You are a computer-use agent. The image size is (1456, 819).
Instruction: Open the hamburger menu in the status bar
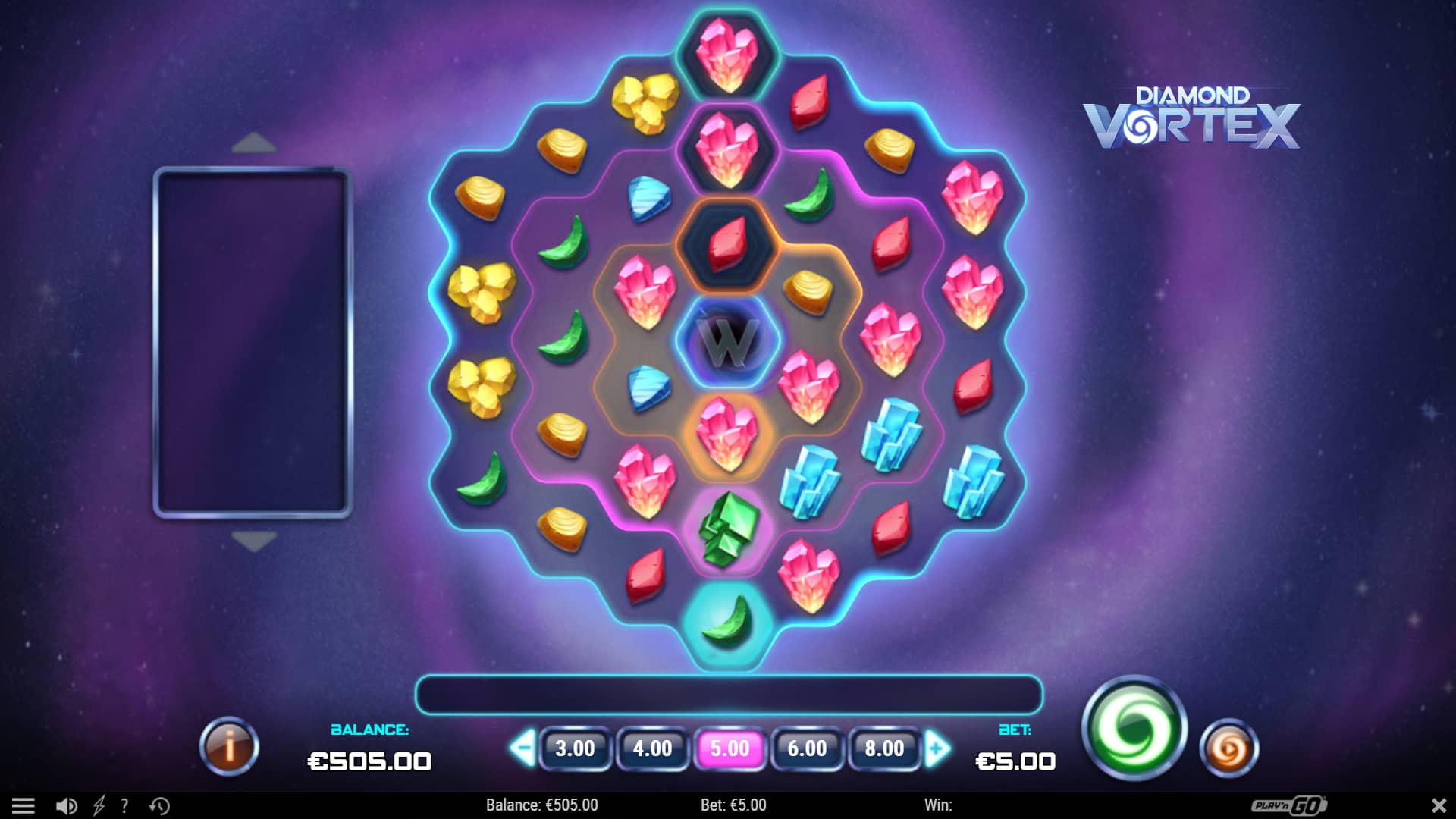coord(28,805)
